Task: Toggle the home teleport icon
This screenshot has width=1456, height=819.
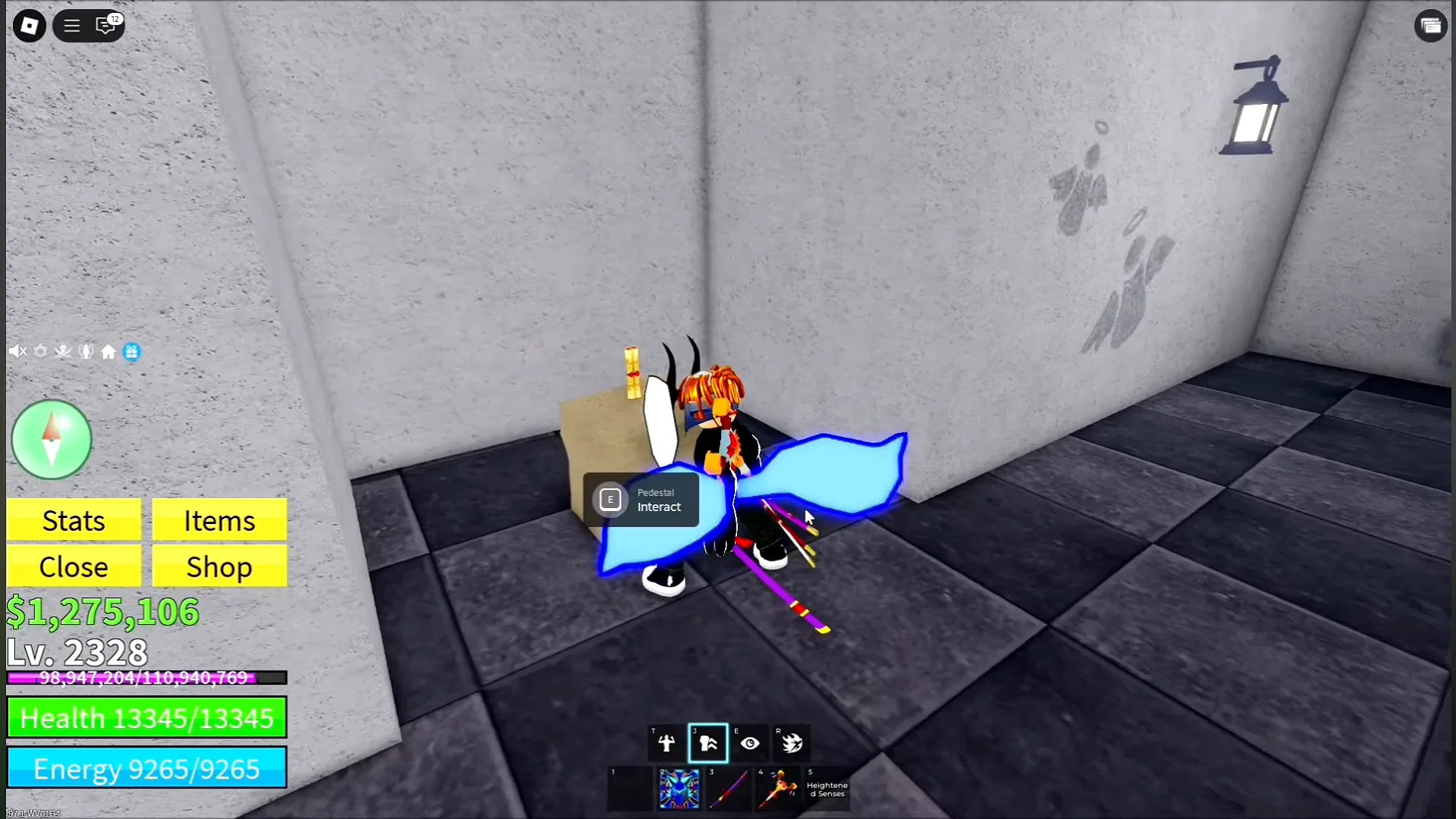Action: pyautogui.click(x=108, y=351)
